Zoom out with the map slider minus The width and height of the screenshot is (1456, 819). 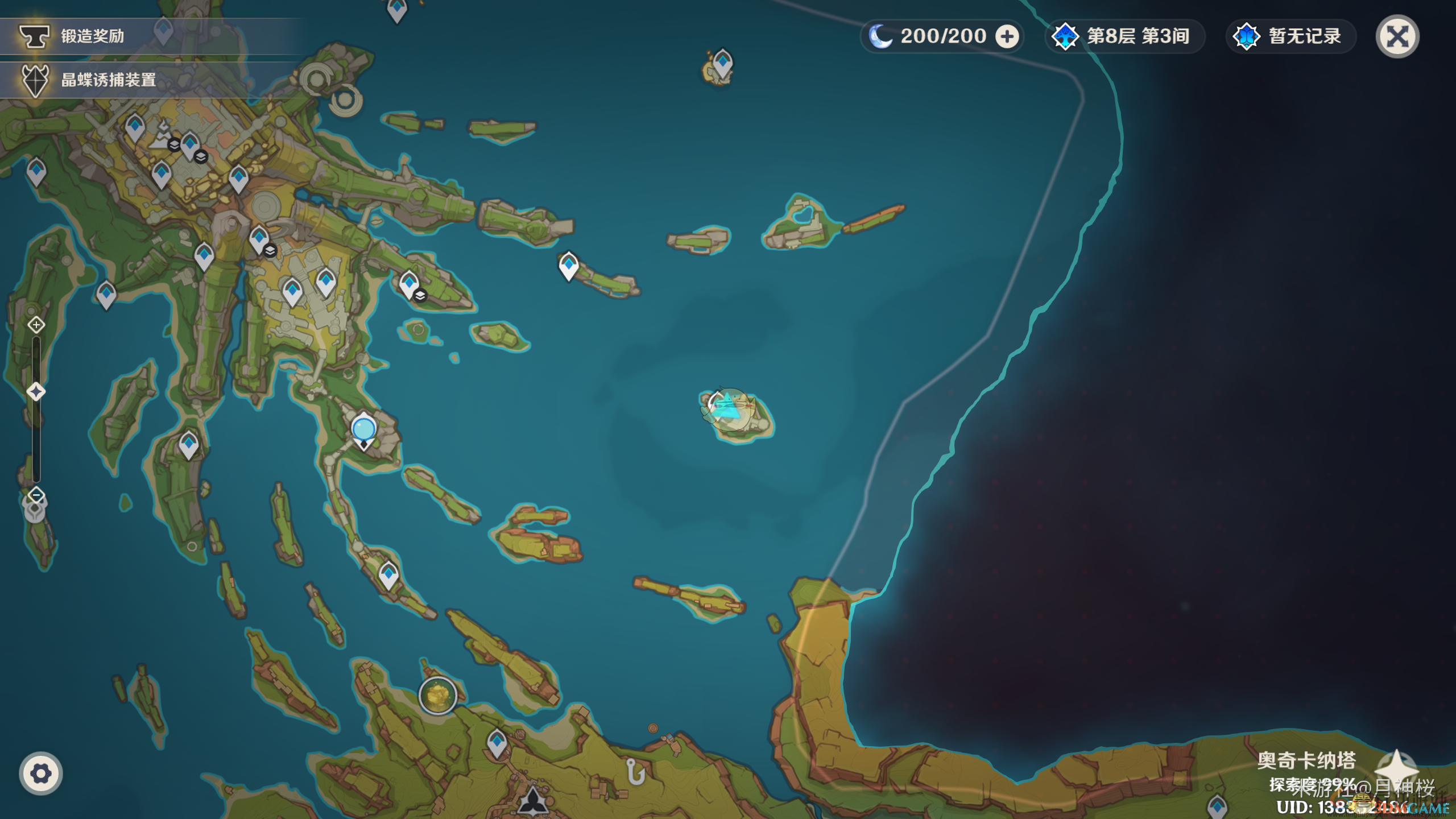coord(36,495)
